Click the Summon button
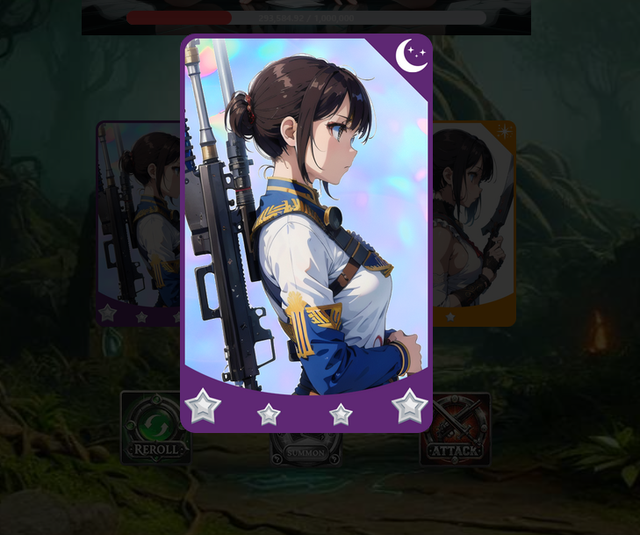The image size is (640, 535). click(x=306, y=450)
